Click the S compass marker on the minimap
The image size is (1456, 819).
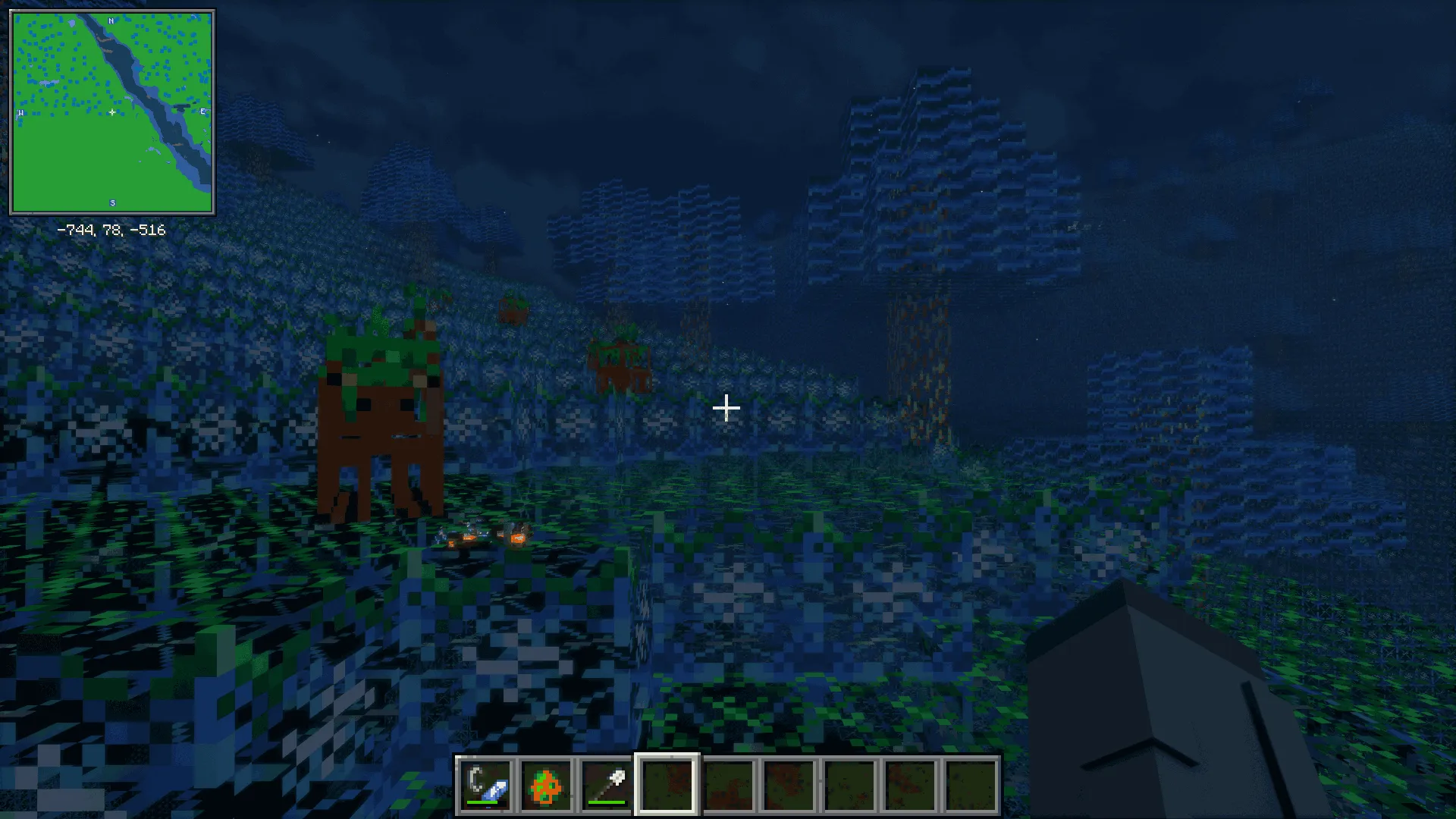coord(111,202)
